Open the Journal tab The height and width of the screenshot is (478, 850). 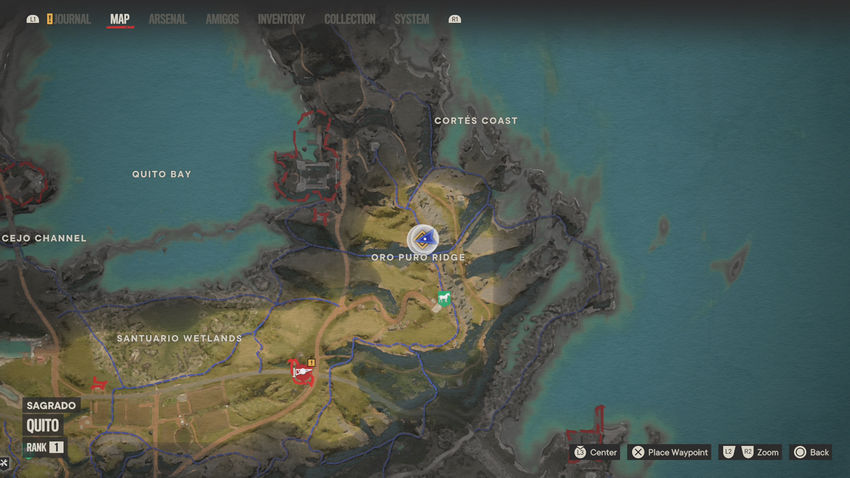pyautogui.click(x=70, y=19)
